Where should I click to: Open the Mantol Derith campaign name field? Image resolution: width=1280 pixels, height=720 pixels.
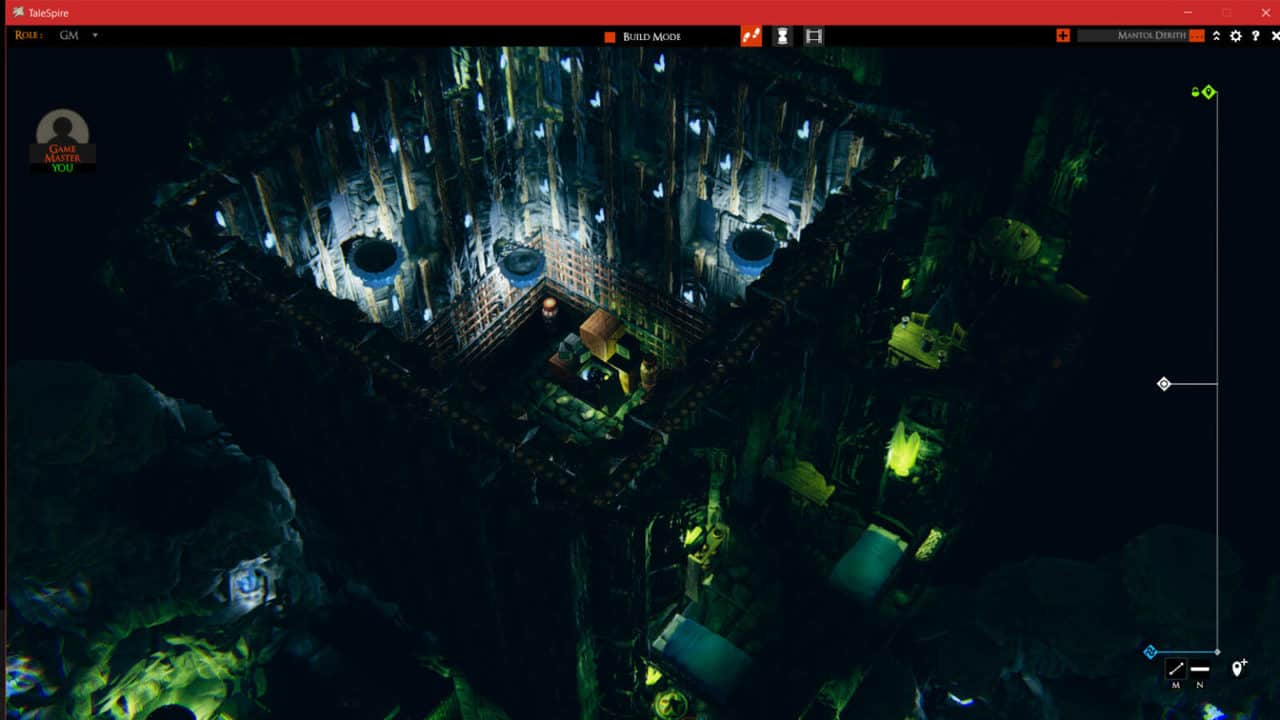1140,35
